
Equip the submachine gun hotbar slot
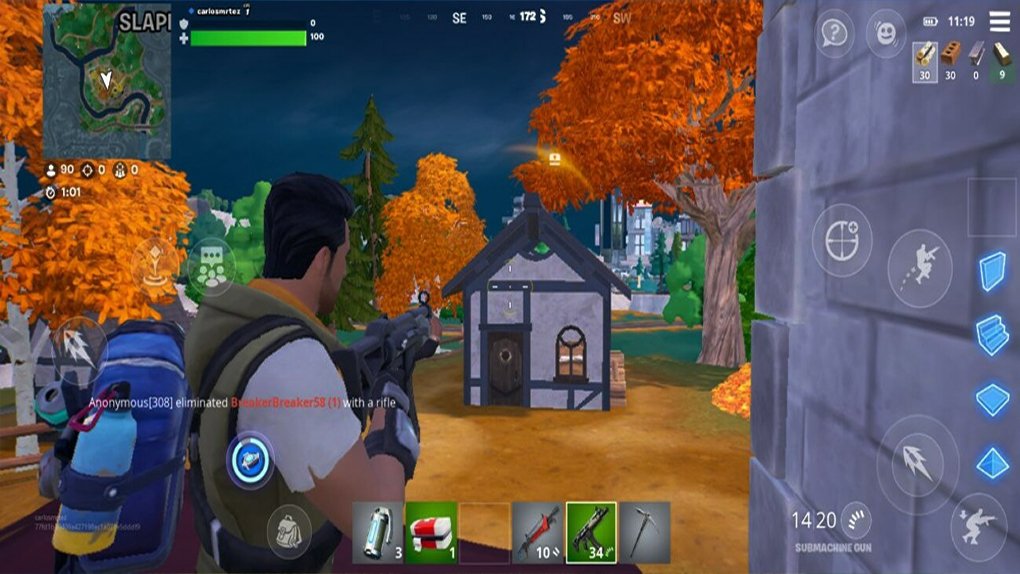pyautogui.click(x=591, y=532)
